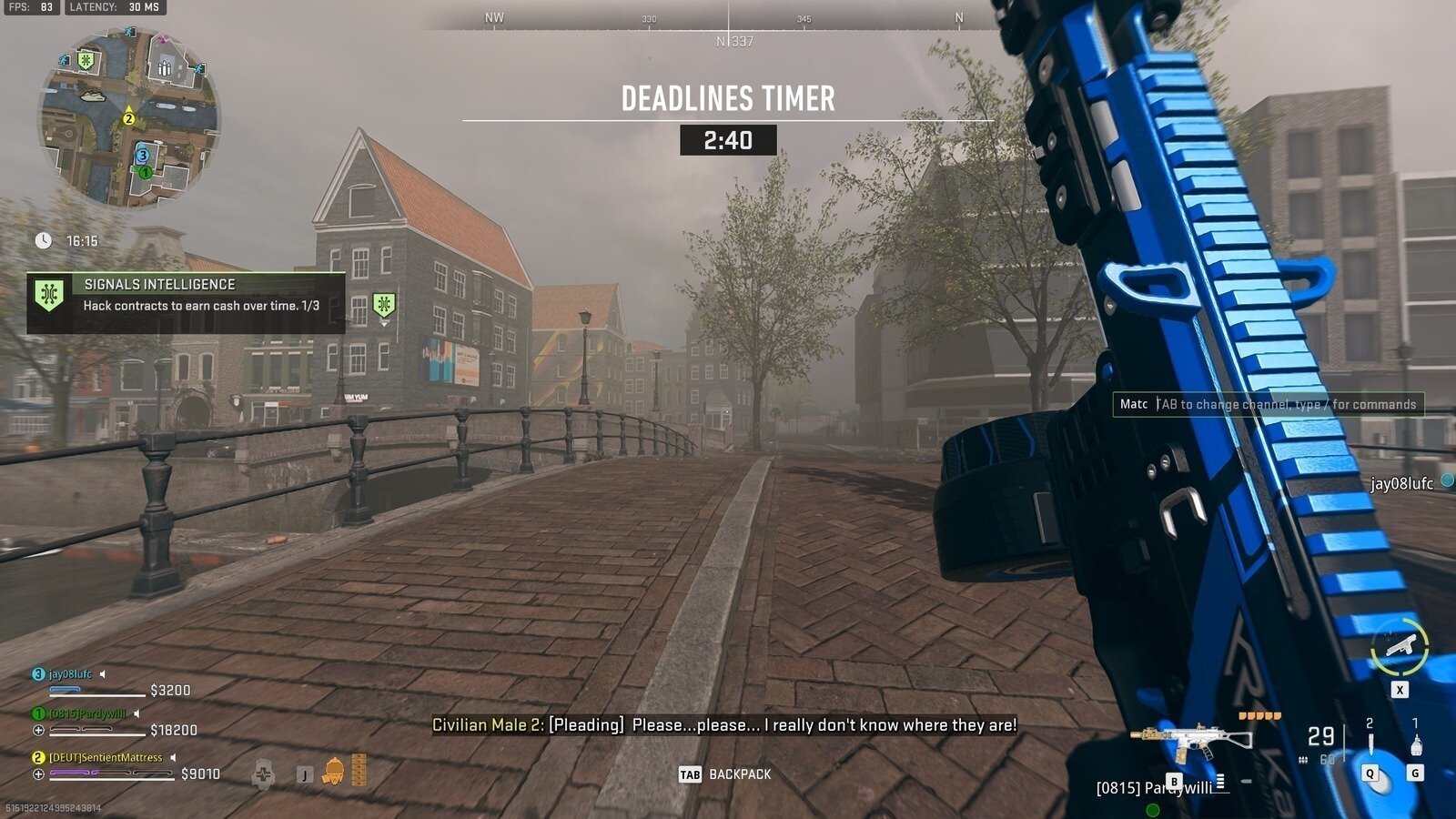1456x819 pixels.
Task: Expand SentientMattress info via plus icon
Action: click(x=38, y=774)
